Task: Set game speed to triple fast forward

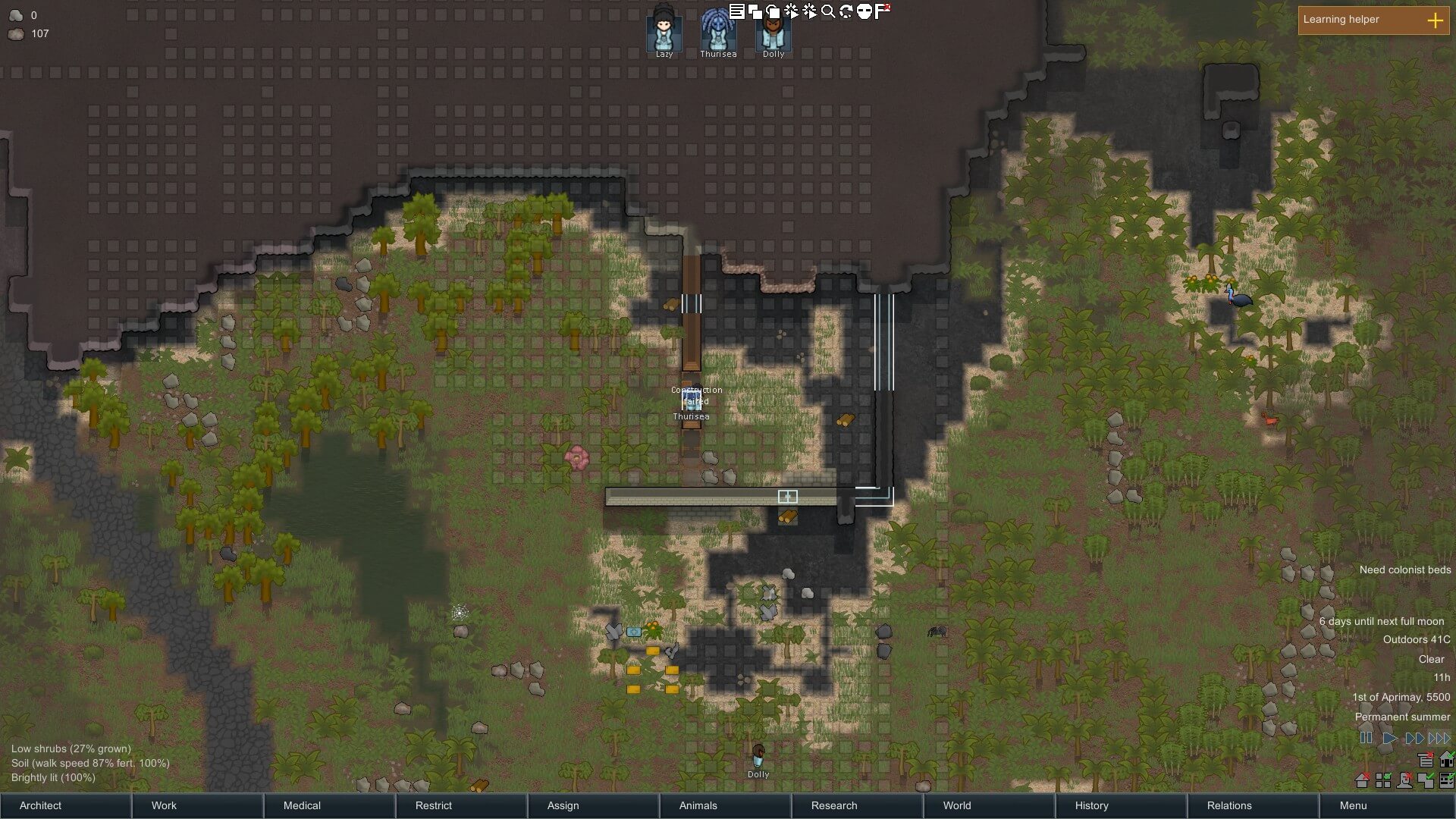Action: (1439, 738)
